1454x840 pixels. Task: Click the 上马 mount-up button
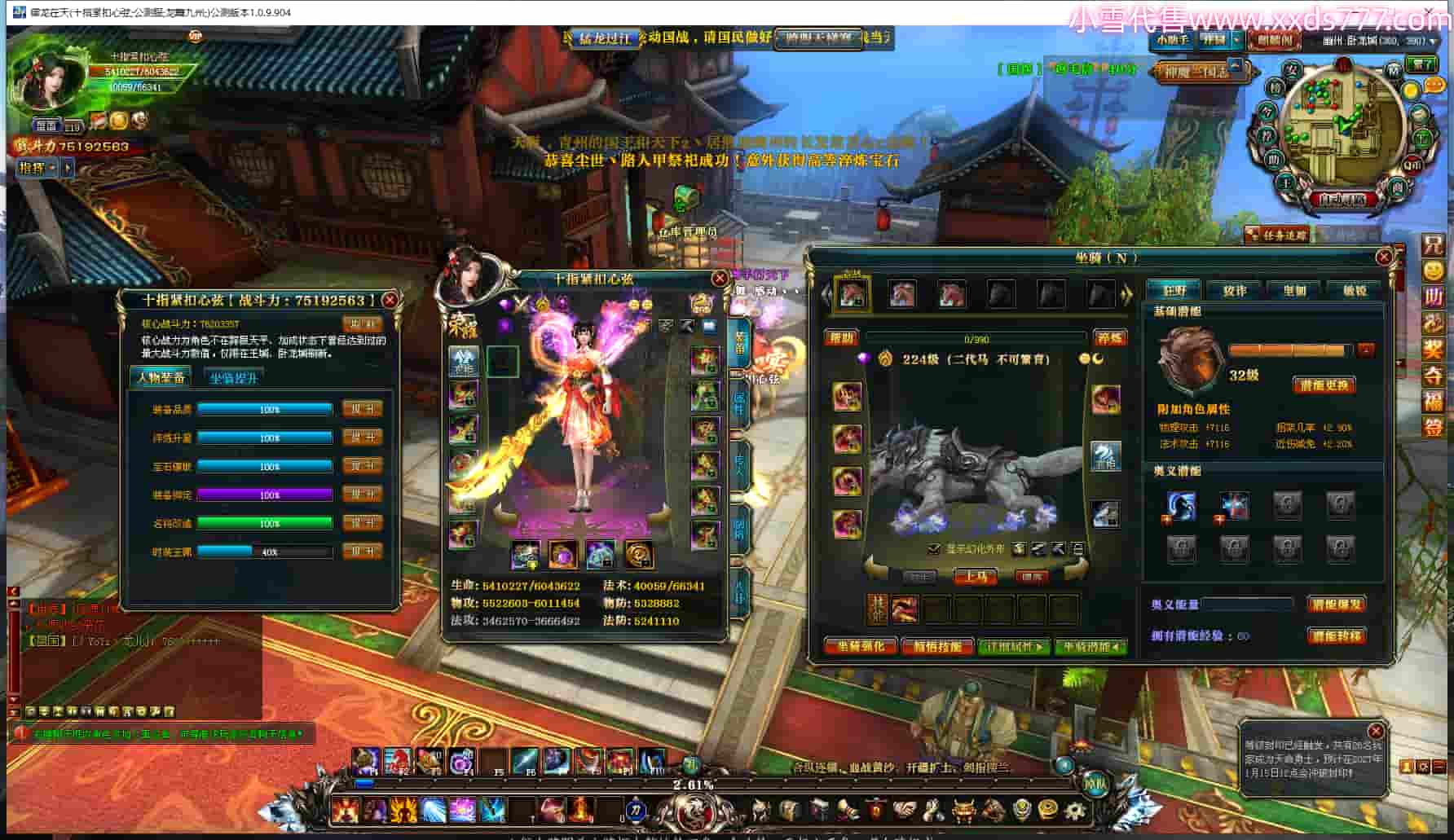976,577
